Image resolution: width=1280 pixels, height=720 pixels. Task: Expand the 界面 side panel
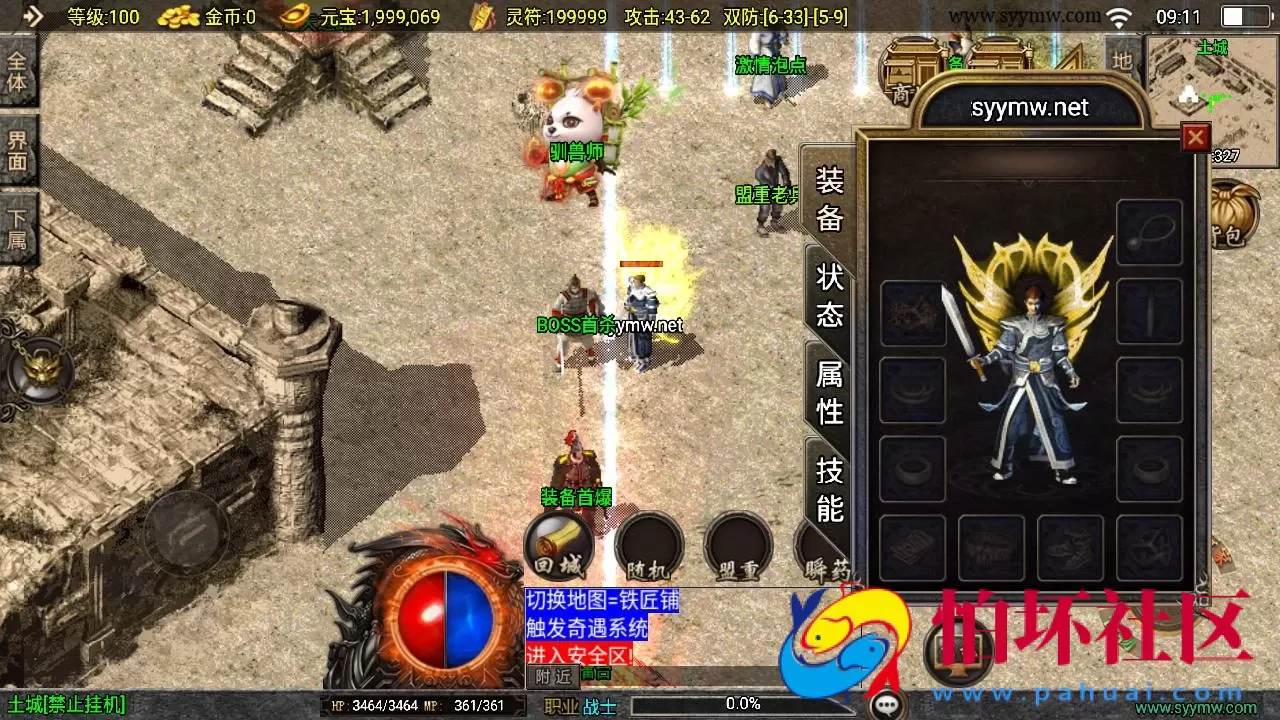point(17,150)
